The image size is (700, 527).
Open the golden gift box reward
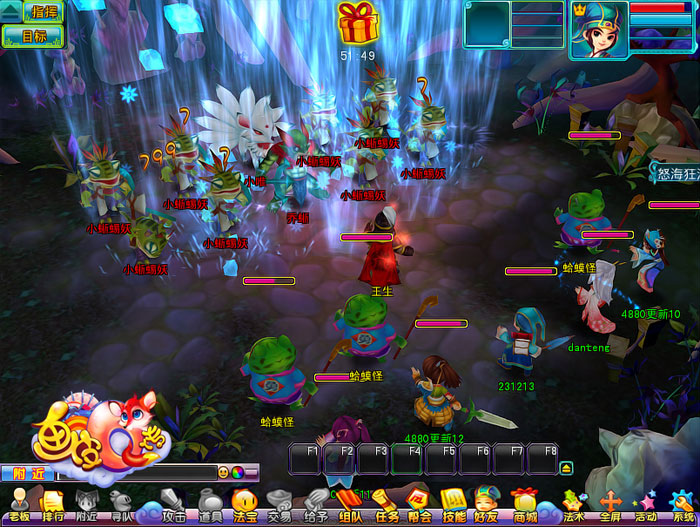click(x=357, y=22)
